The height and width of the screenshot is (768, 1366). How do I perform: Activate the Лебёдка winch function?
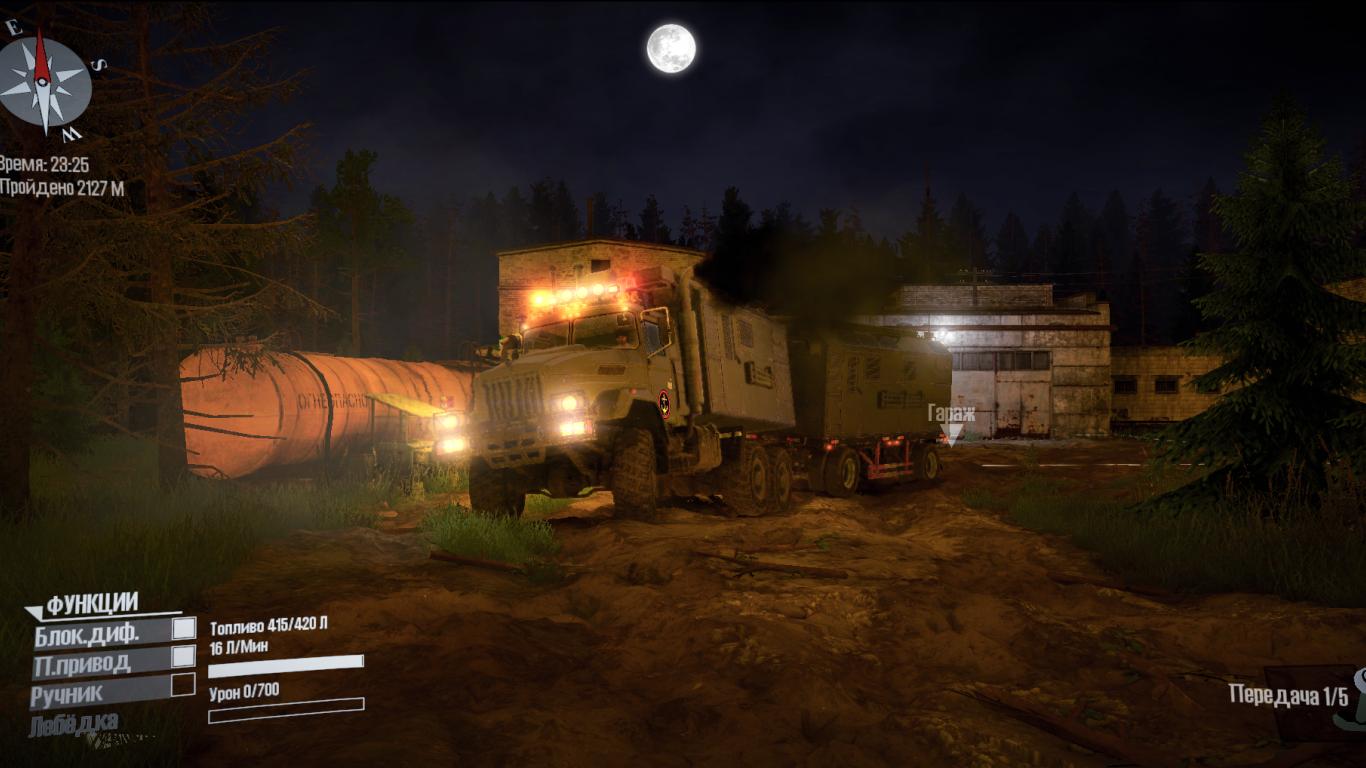(74, 722)
